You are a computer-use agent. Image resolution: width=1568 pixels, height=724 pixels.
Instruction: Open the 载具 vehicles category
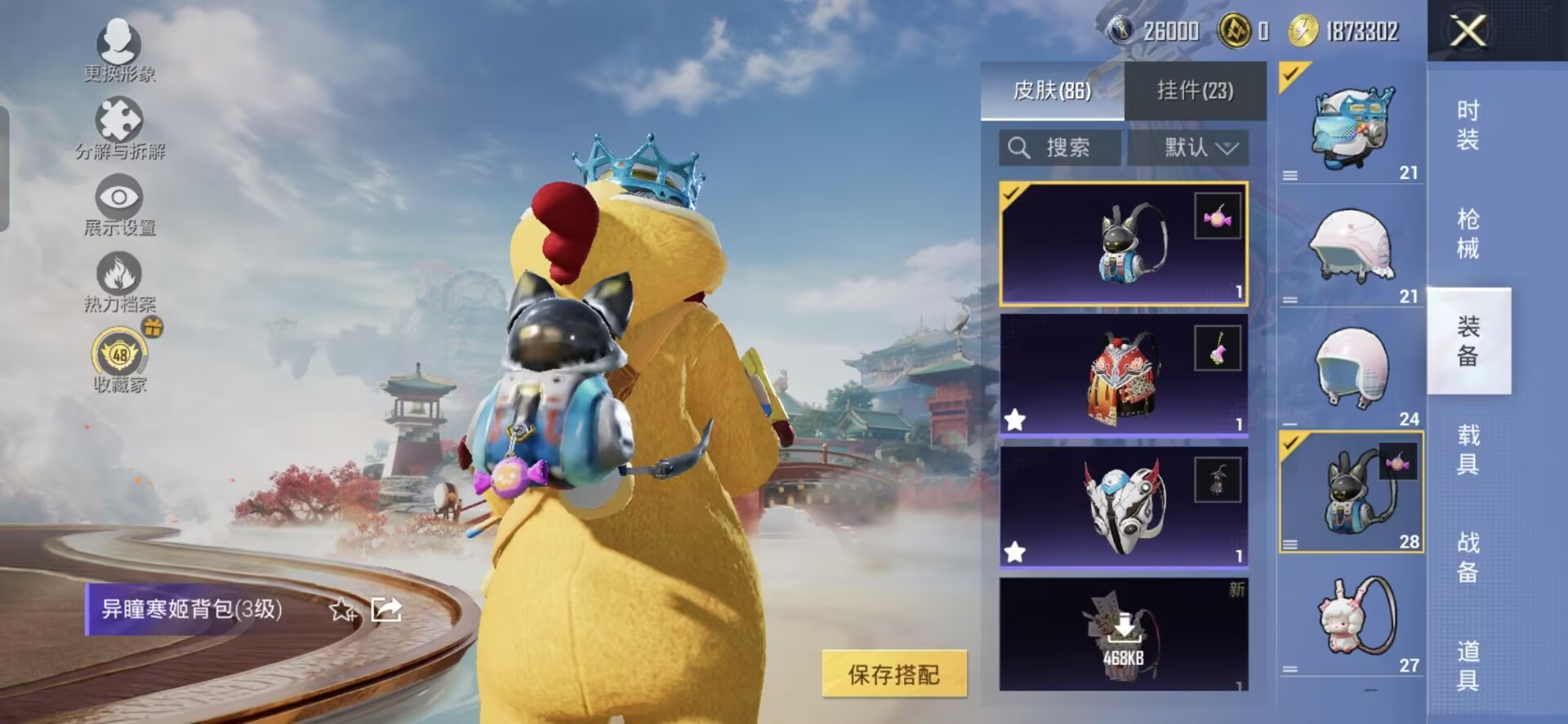coord(1468,449)
